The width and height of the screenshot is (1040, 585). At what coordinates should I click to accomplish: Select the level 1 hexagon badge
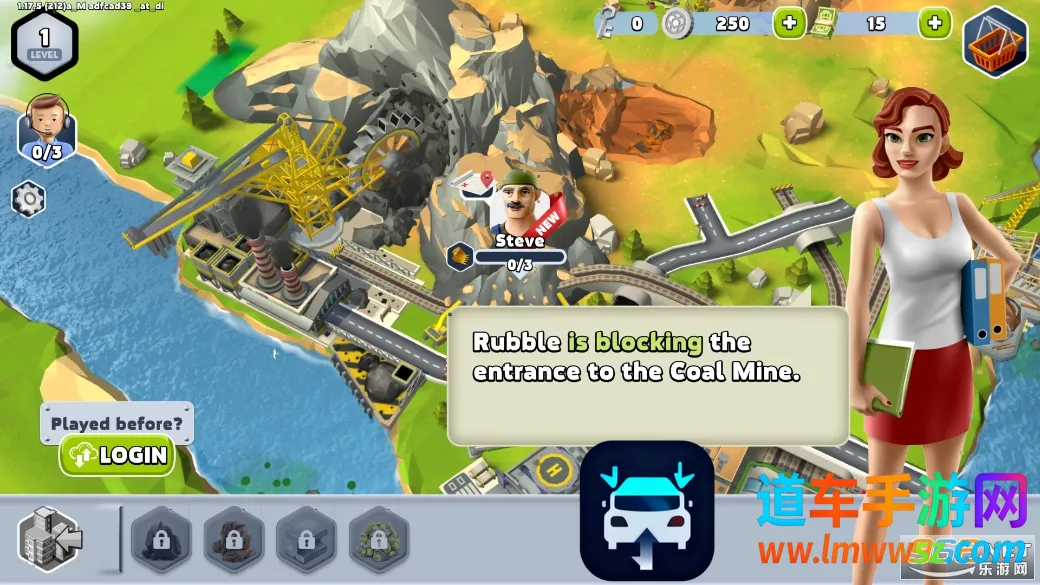coord(44,42)
